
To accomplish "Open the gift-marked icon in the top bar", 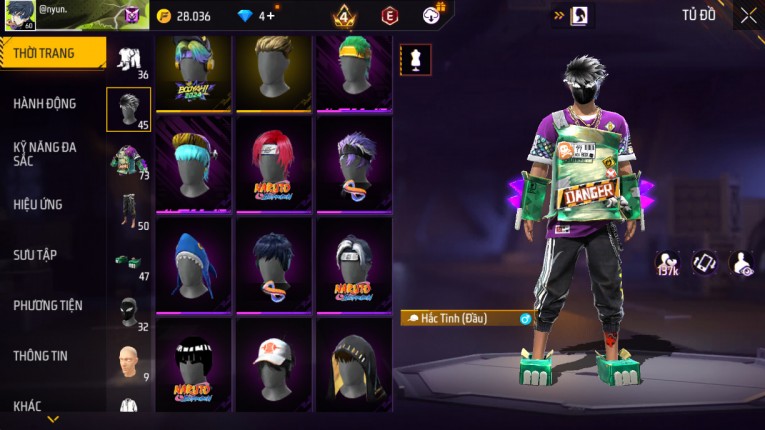I will tap(432, 15).
